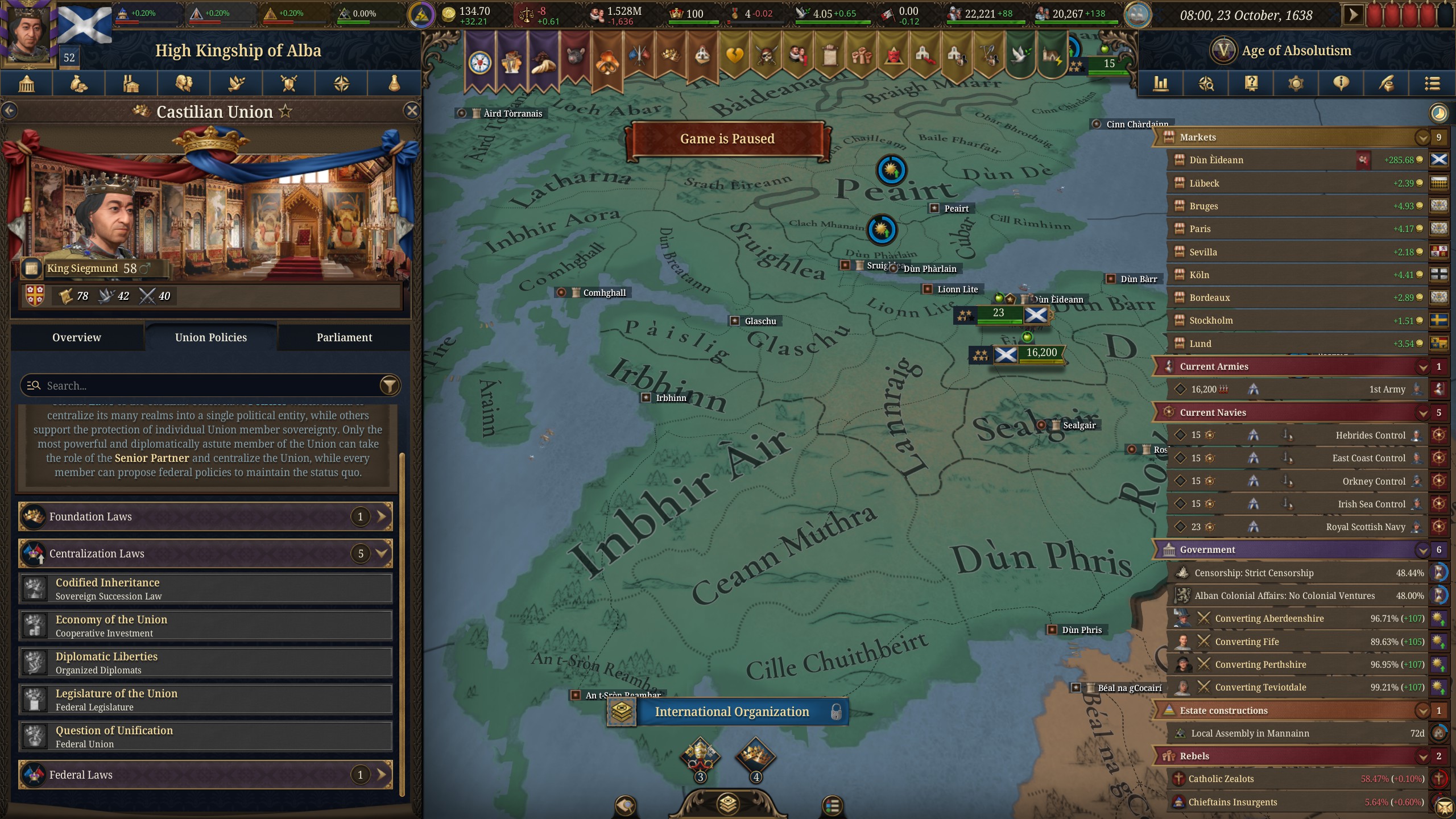Favorite Castilian Union with the star
This screenshot has height=819, width=1456.
284,112
